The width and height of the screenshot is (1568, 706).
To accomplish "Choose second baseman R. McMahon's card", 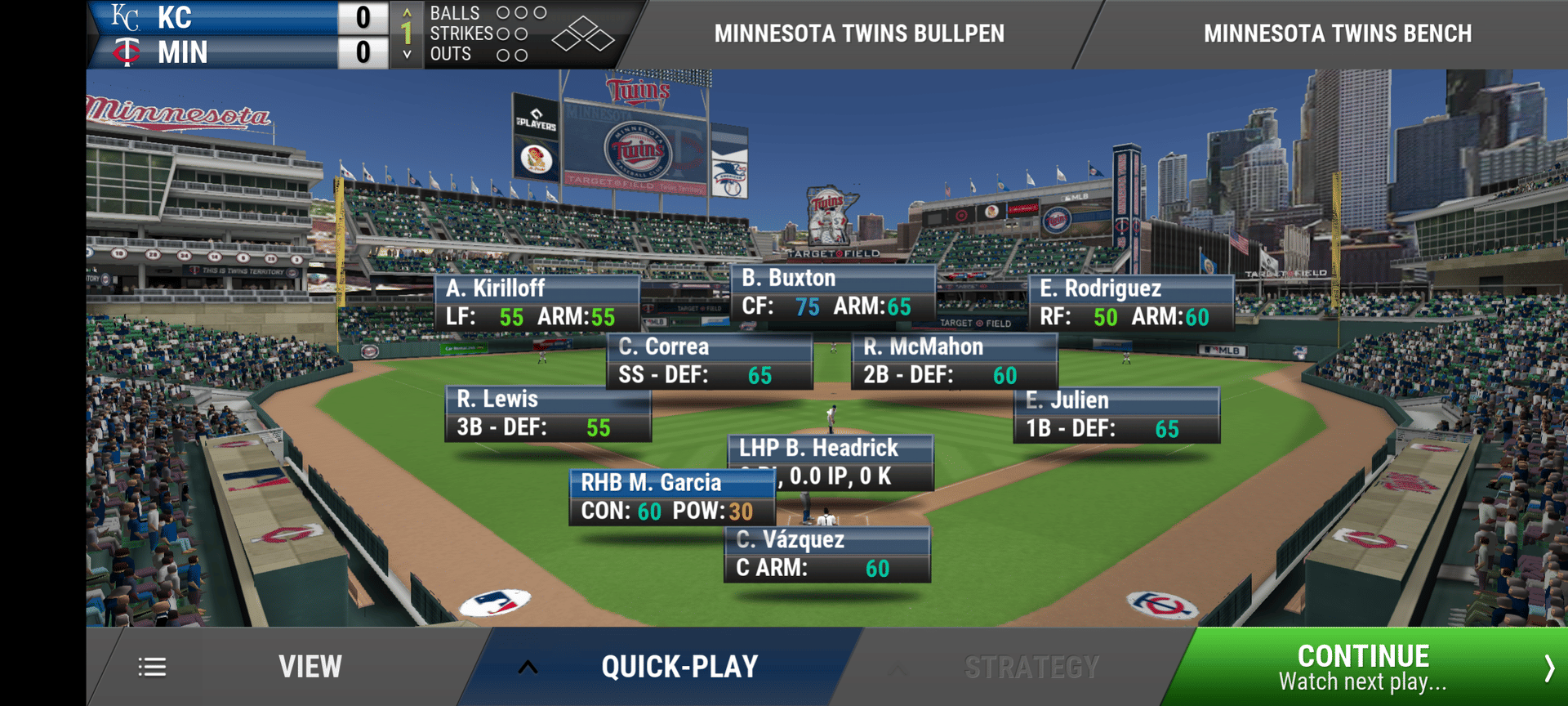I will (x=954, y=360).
